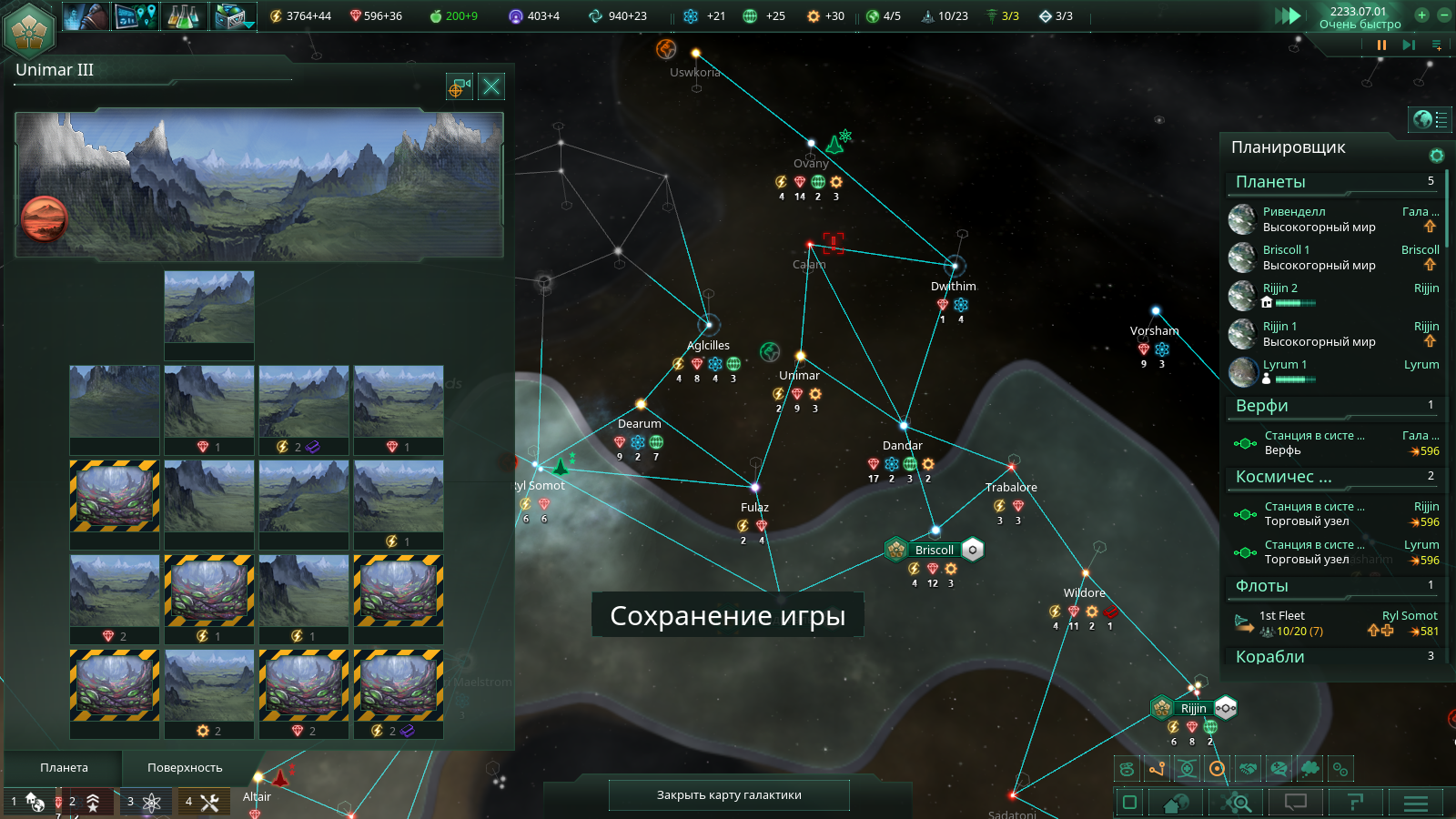Open the situation log icon with map pins
Image resolution: width=1456 pixels, height=819 pixels.
tap(136, 15)
